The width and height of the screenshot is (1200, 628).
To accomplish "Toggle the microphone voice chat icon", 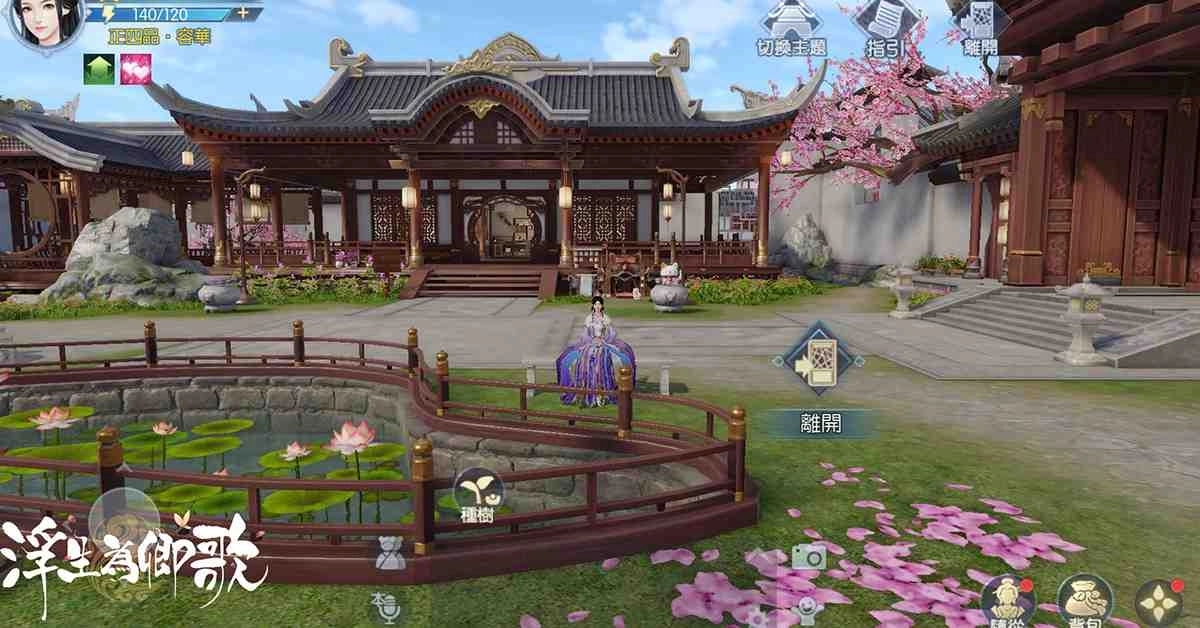I will (x=384, y=607).
